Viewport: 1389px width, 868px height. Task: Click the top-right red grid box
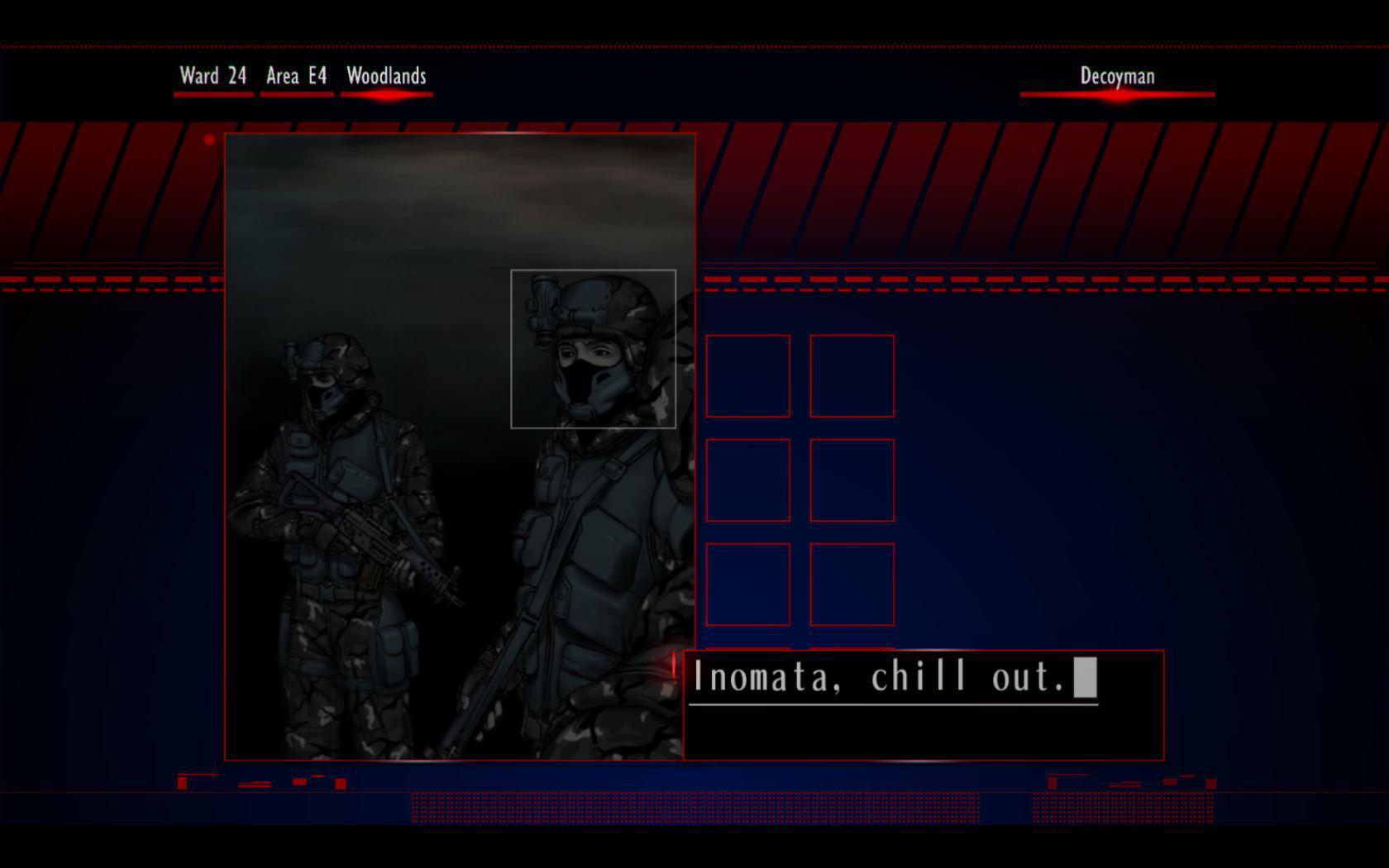coord(852,376)
